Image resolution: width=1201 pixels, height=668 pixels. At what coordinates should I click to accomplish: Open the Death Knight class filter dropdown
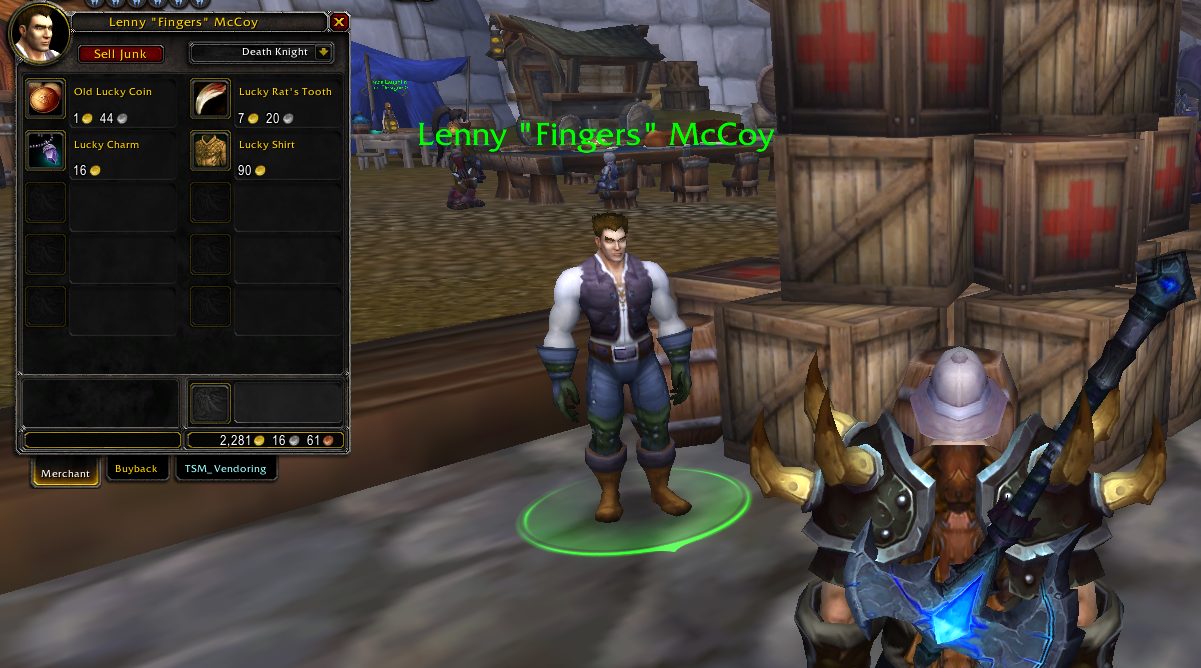point(323,52)
